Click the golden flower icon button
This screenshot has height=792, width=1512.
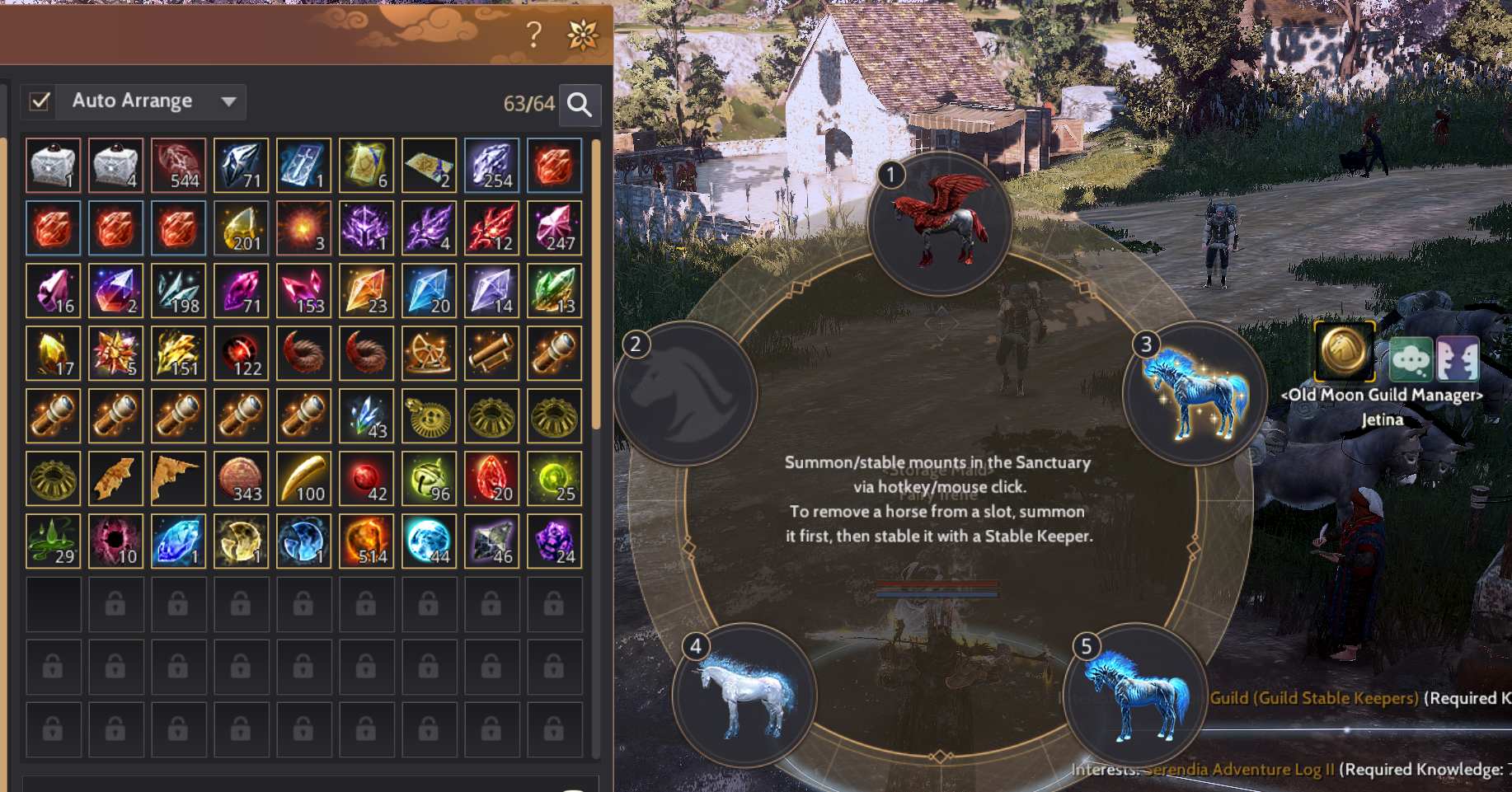click(583, 35)
